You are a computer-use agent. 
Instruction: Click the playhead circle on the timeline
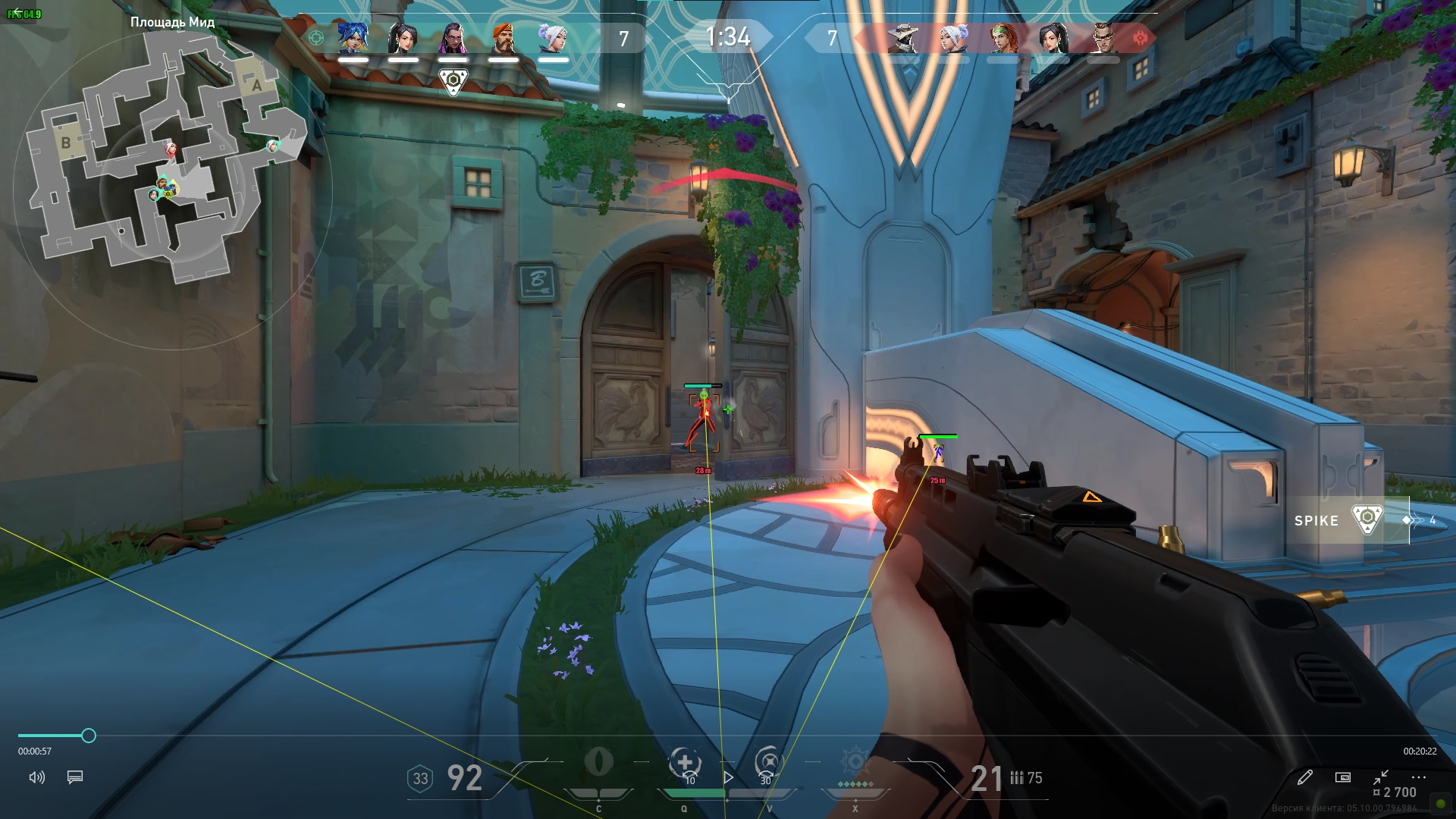pyautogui.click(x=91, y=736)
